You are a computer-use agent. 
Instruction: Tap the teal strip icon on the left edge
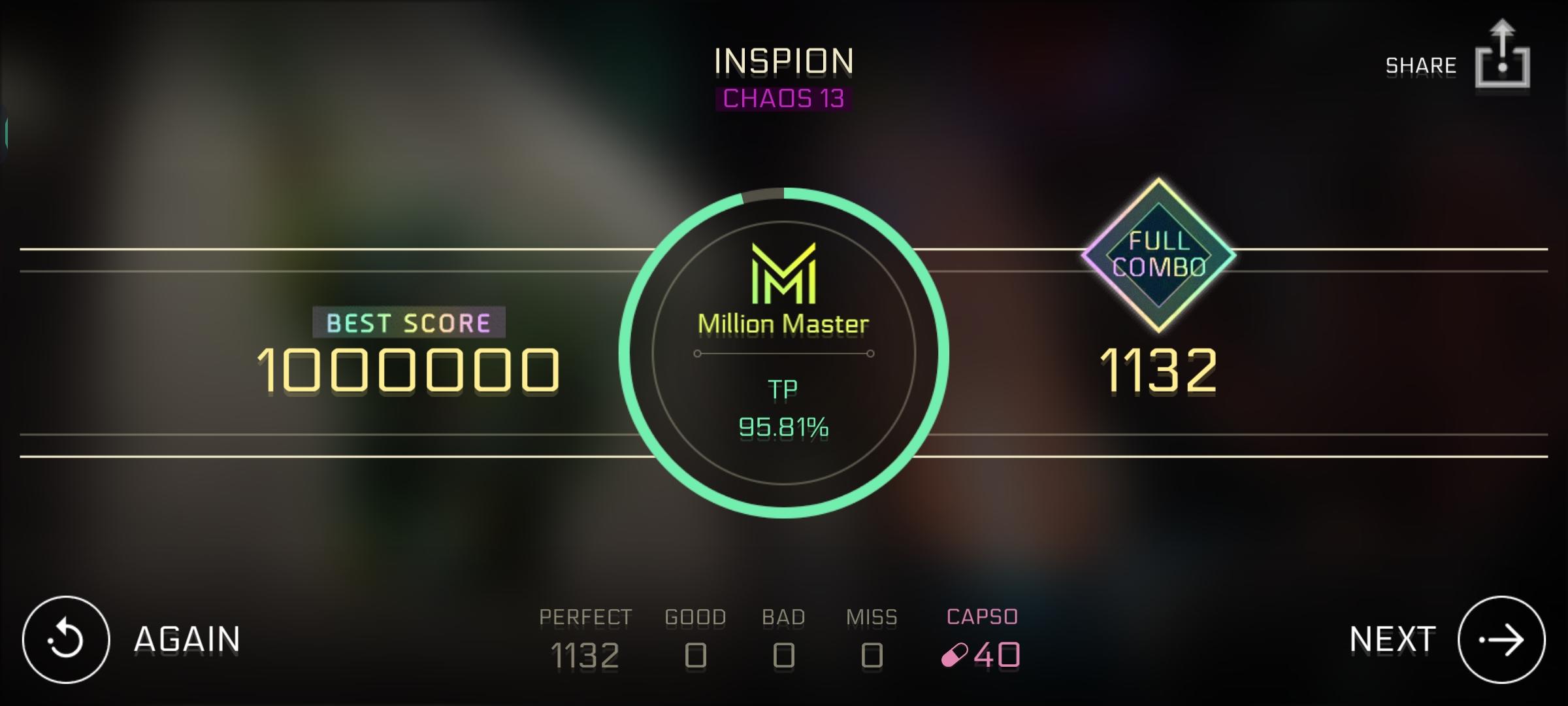[x=5, y=131]
